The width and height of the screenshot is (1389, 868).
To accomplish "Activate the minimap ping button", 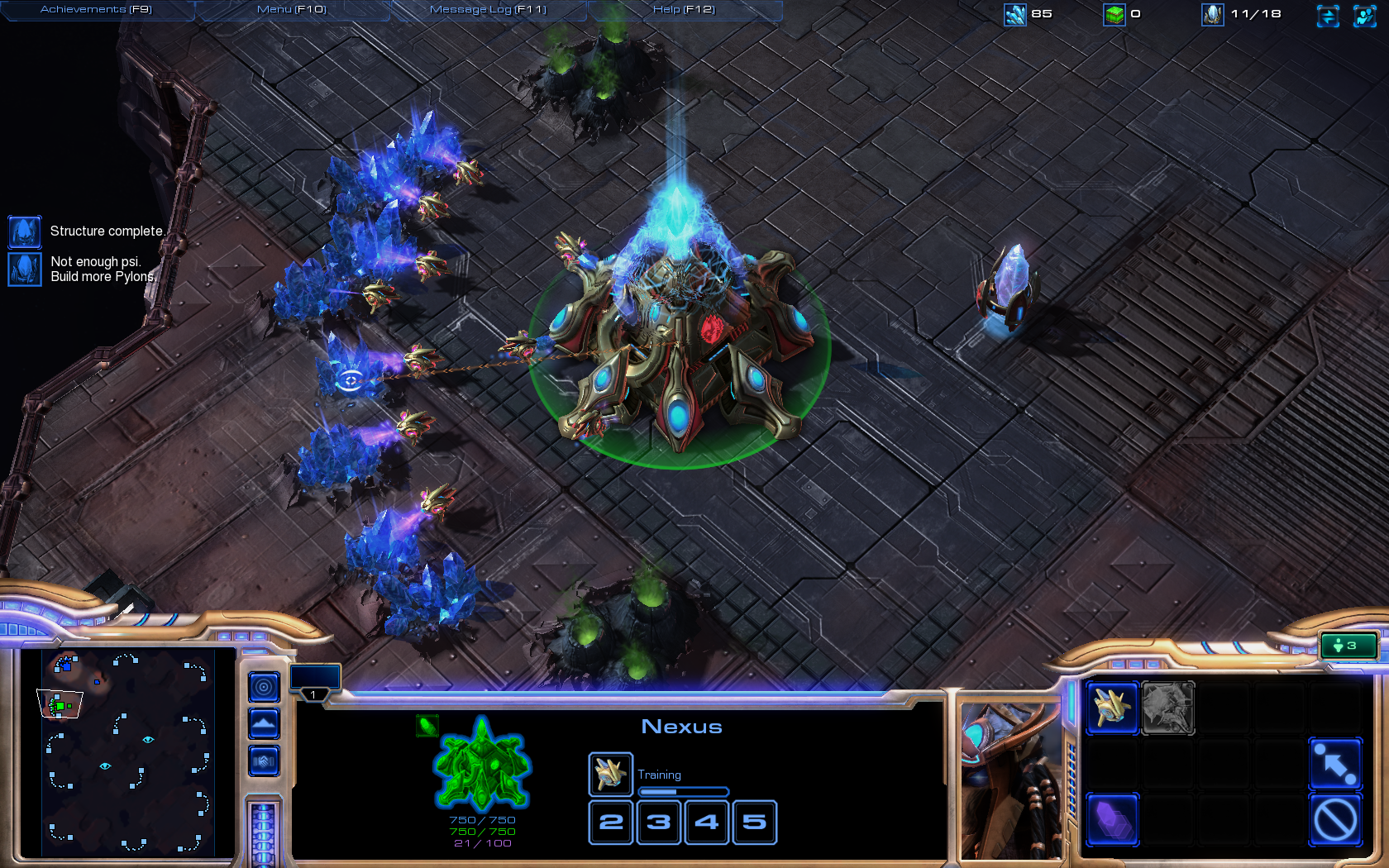I will click(264, 687).
